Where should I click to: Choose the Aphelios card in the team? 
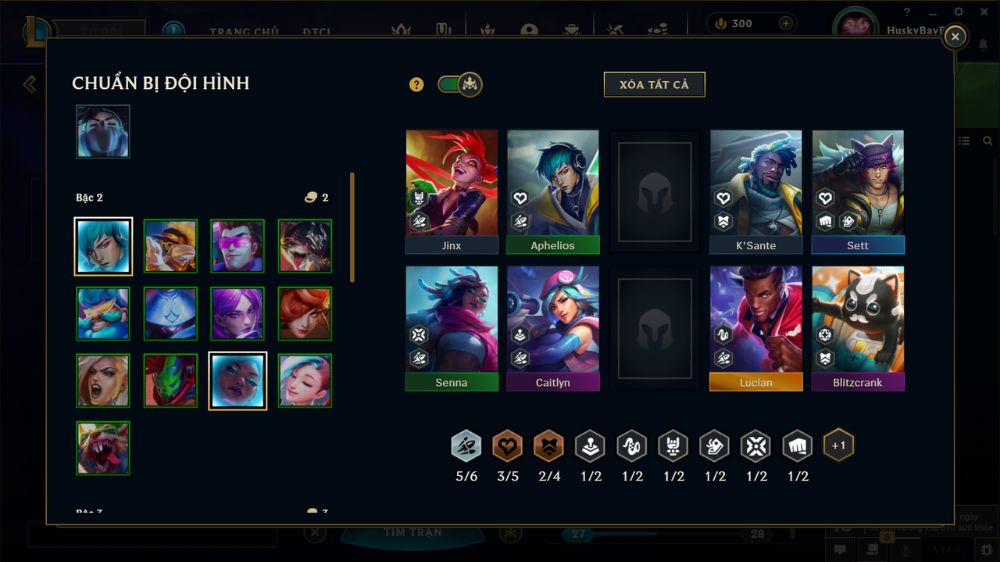553,190
